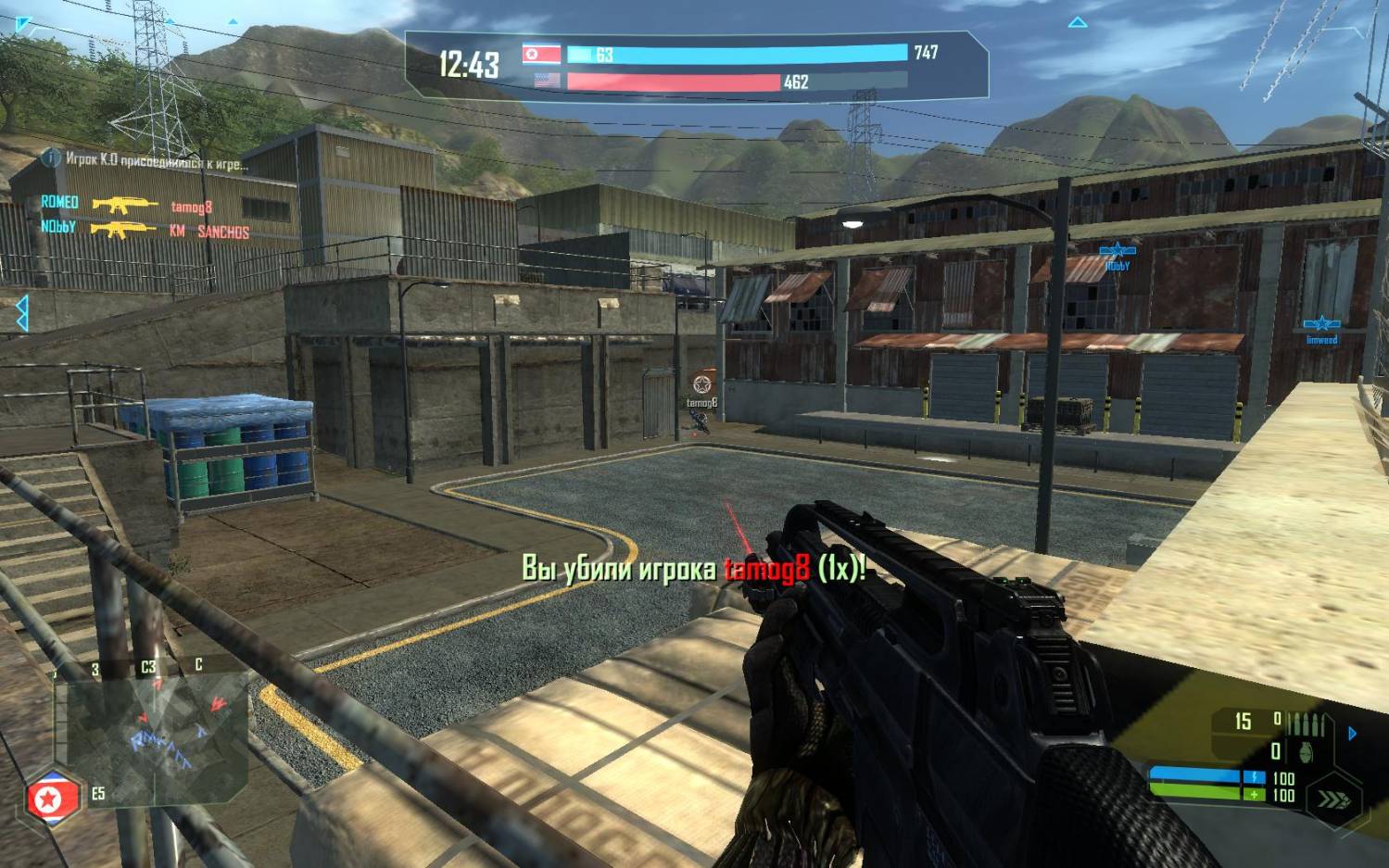Click the ROMEO kill feed entry
The height and width of the screenshot is (868, 1389).
pyautogui.click(x=59, y=202)
